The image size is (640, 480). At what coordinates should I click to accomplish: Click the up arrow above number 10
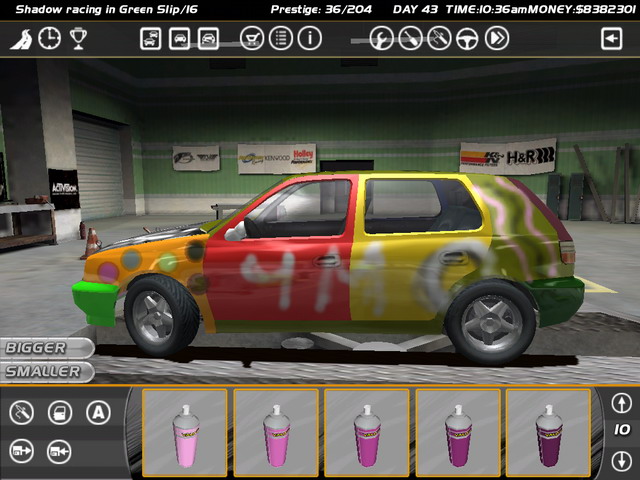(621, 403)
